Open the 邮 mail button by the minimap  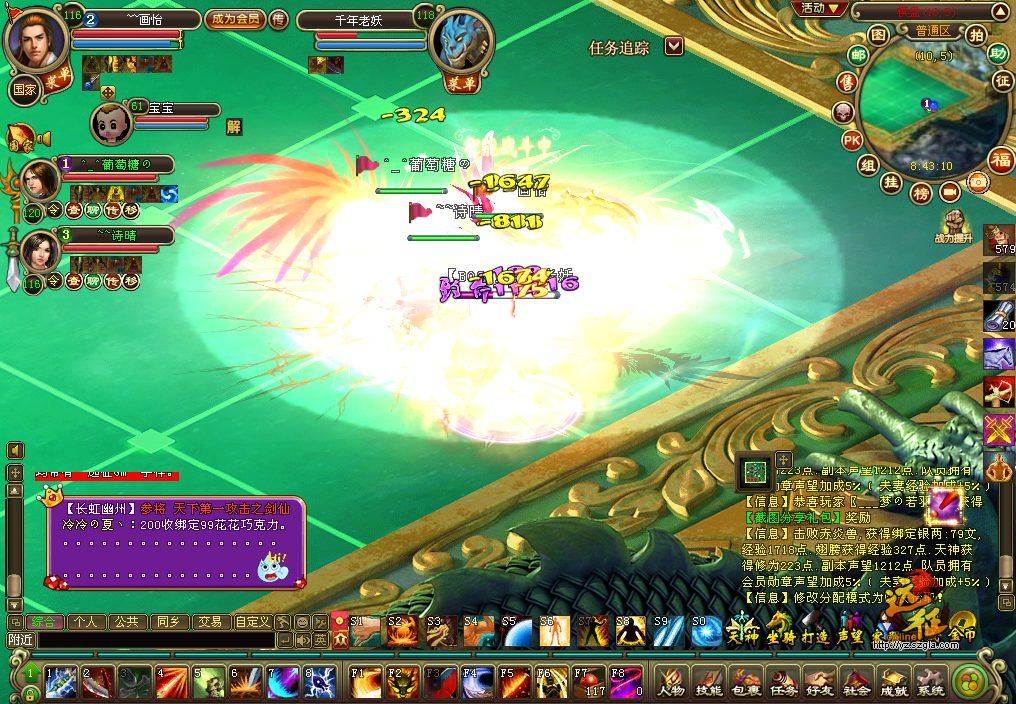857,56
